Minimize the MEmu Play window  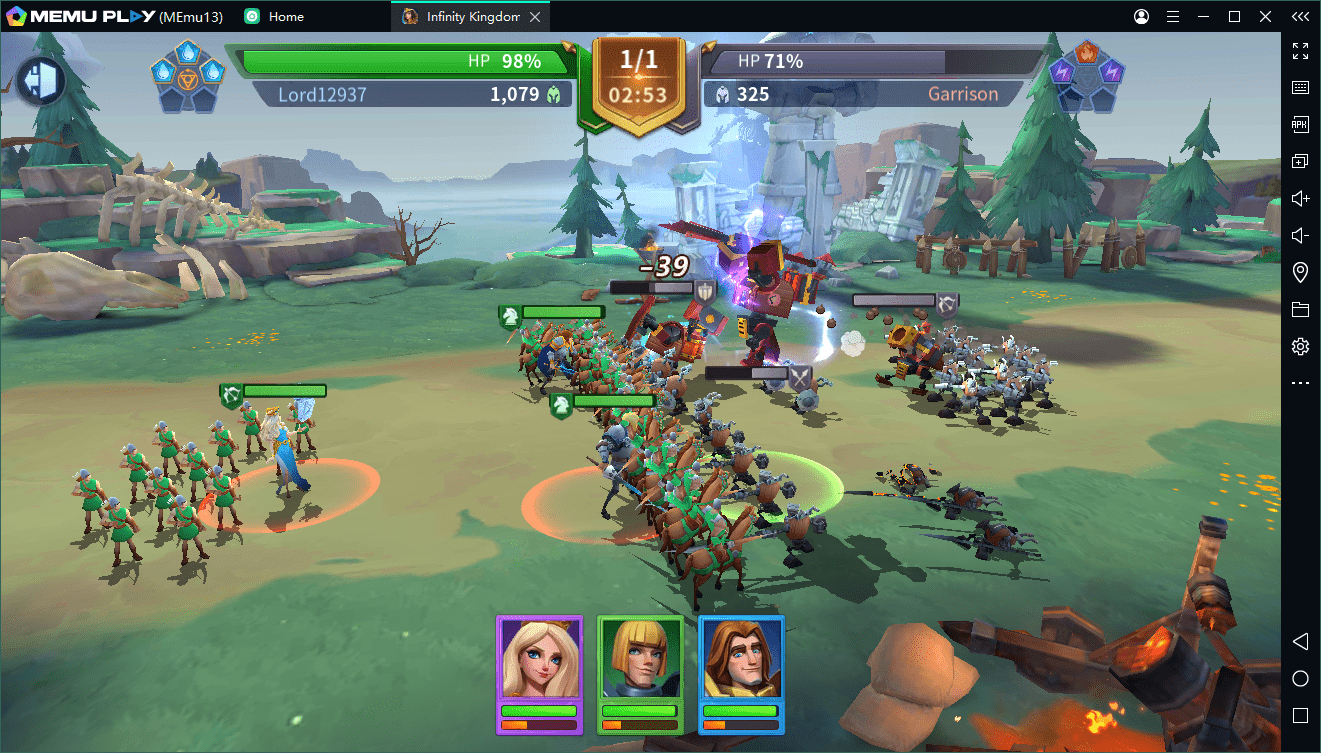(x=1205, y=17)
